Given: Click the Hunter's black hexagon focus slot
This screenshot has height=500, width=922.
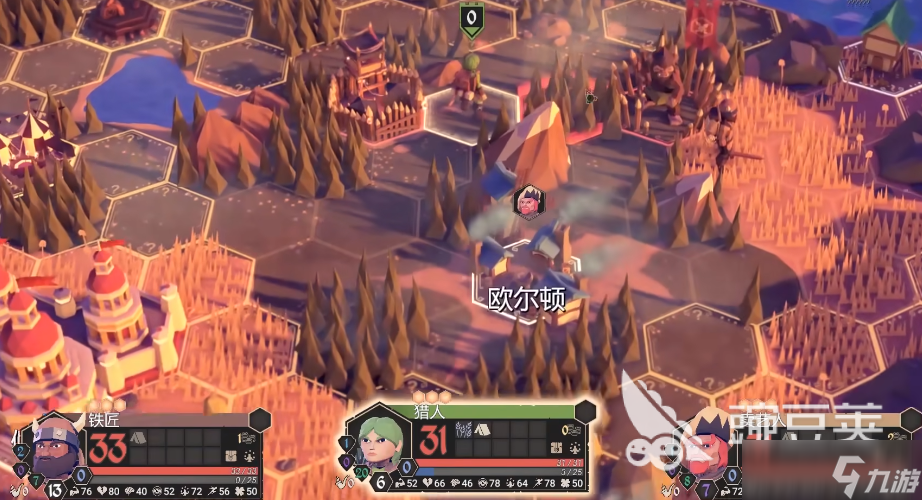Looking at the screenshot, I should click(x=586, y=412).
